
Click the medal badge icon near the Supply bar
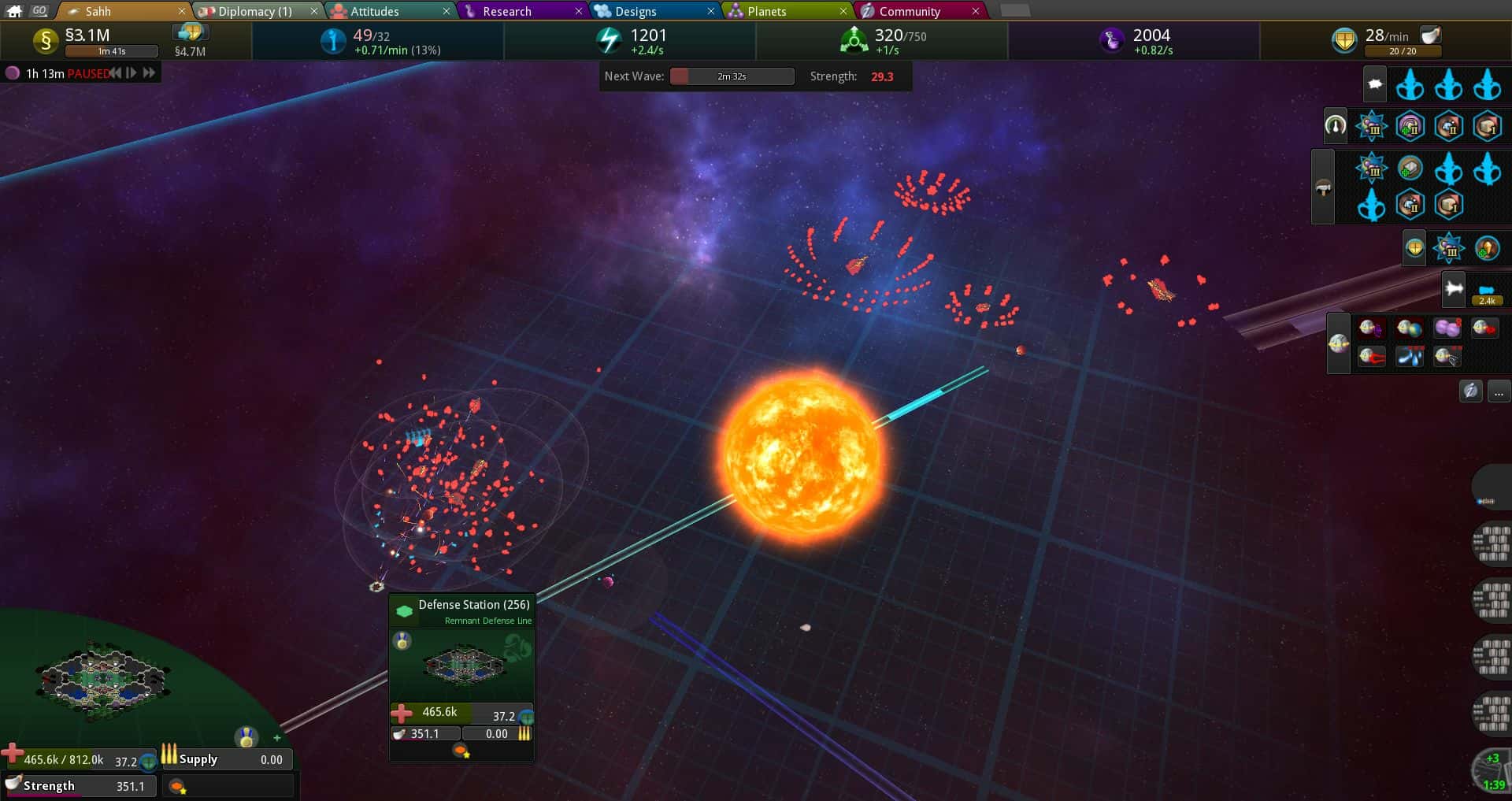coord(245,737)
